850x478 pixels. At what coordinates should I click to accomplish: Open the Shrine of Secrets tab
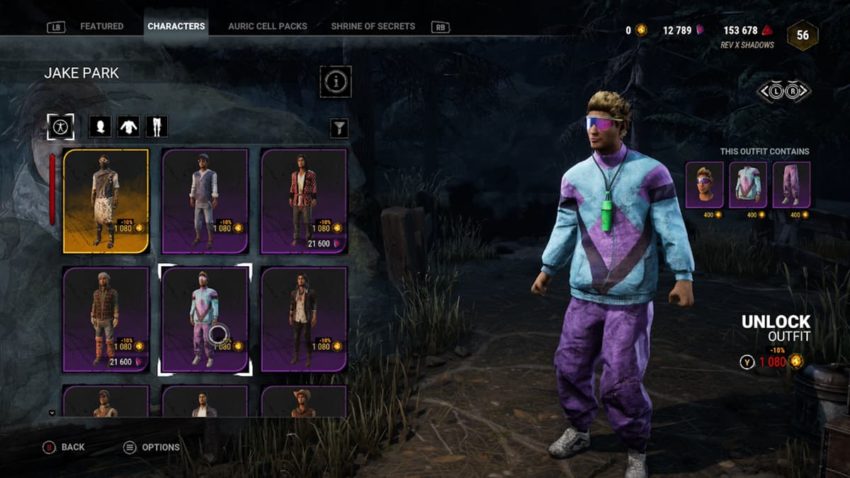[375, 26]
